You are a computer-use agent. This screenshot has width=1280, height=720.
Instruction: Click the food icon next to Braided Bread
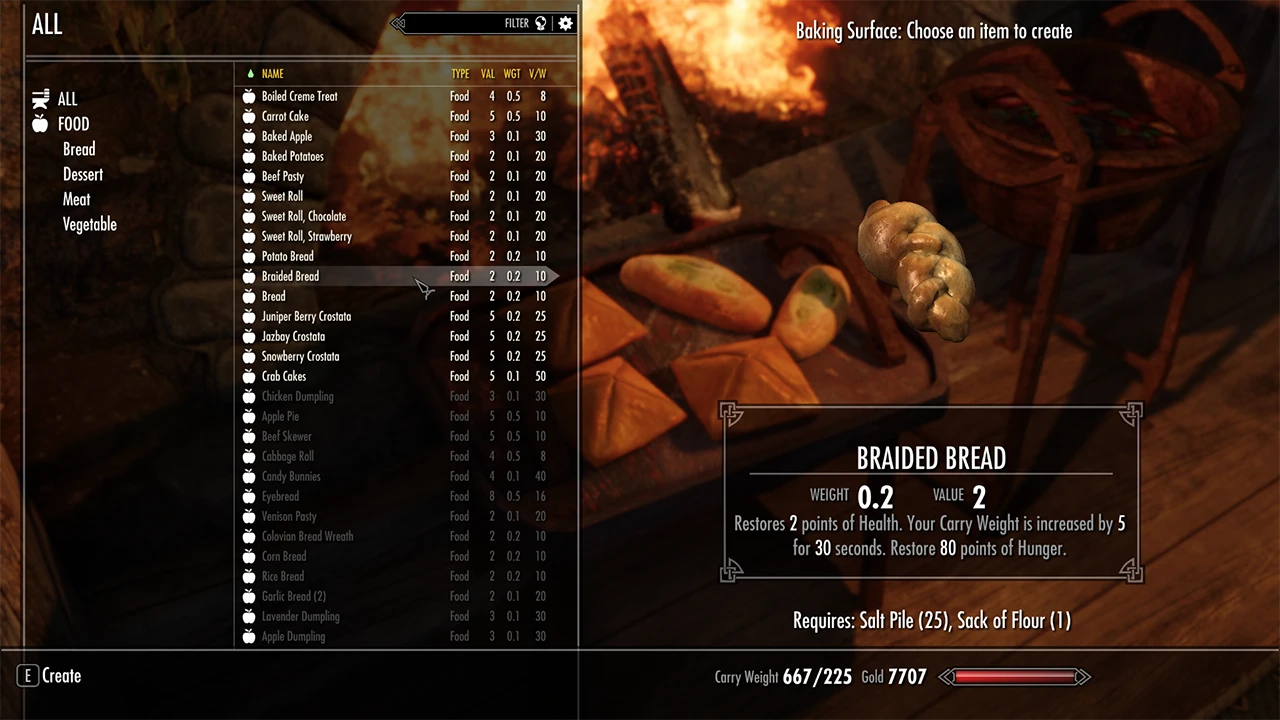tap(248, 276)
